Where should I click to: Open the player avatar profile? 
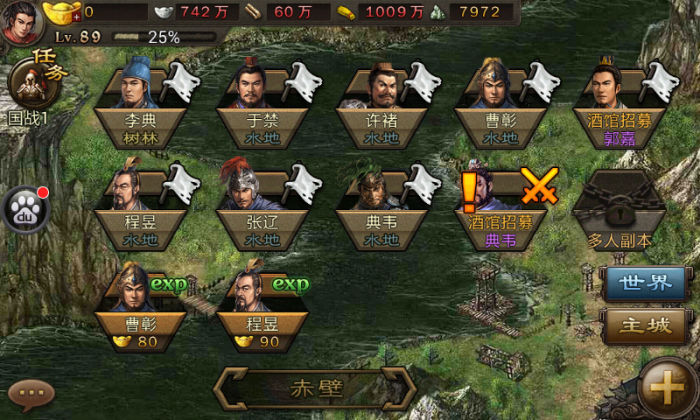(x=20, y=20)
